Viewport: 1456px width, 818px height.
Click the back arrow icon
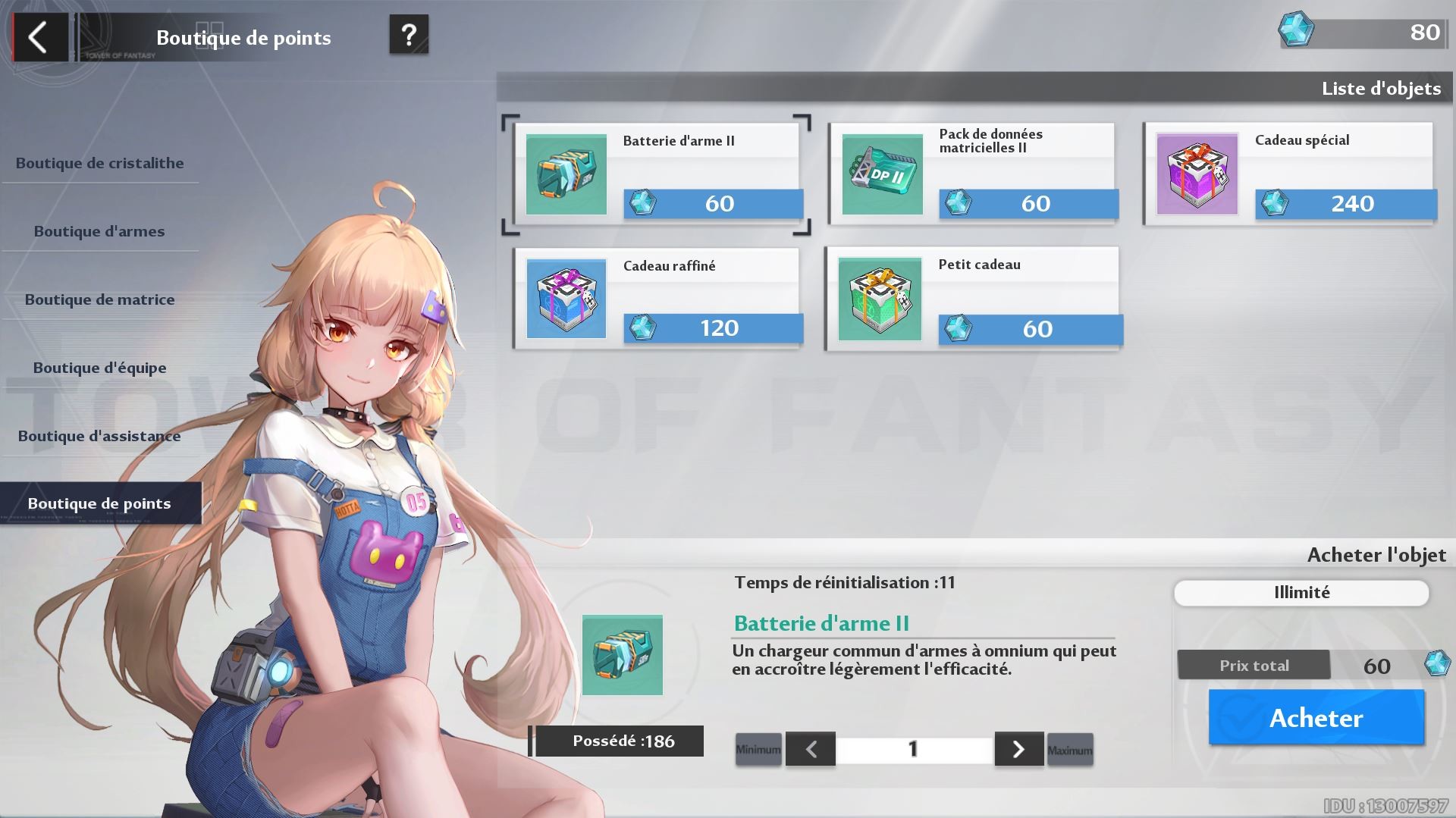click(x=39, y=36)
